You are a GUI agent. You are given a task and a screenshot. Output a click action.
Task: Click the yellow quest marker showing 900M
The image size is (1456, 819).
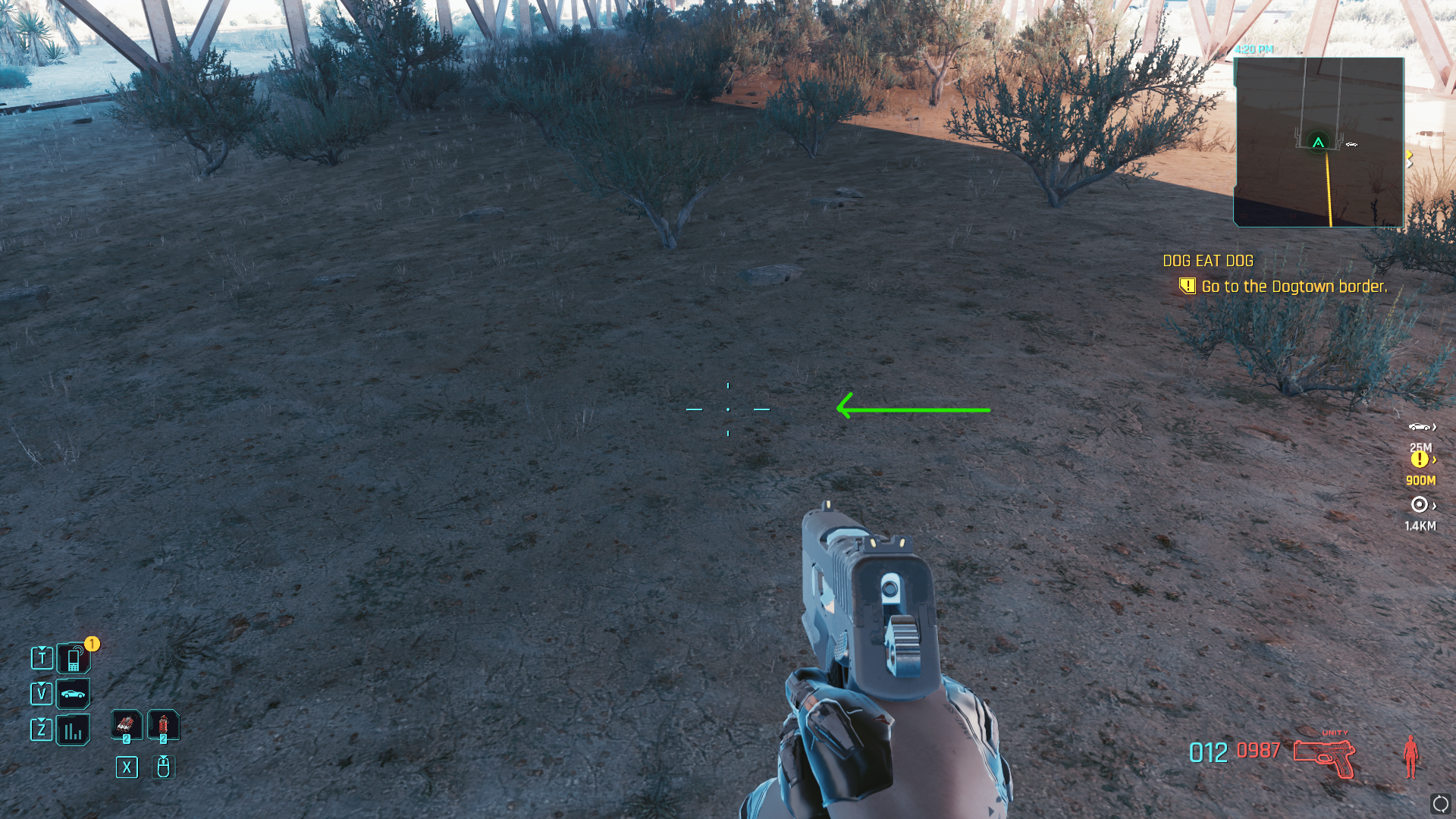[x=1420, y=460]
